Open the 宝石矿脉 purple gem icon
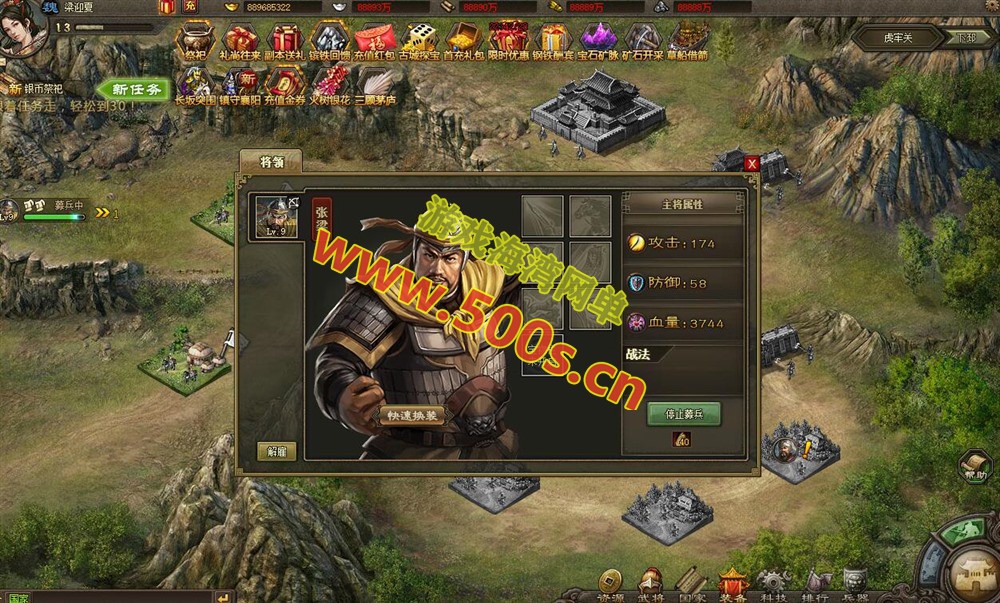Screen dimensions: 1000x603 click(598, 42)
